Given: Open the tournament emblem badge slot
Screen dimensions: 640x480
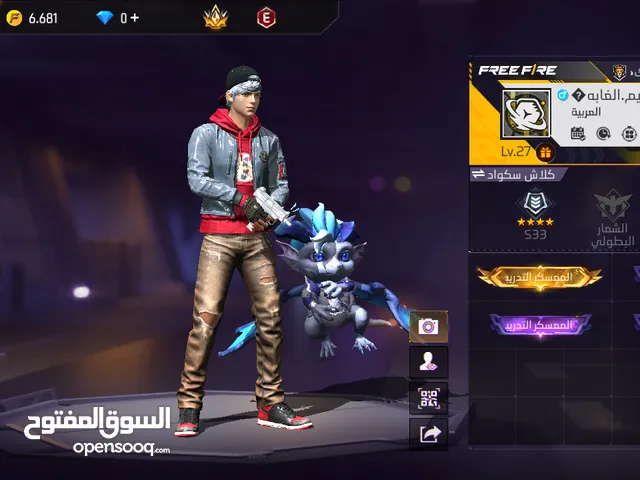Looking at the screenshot, I should point(611,213).
